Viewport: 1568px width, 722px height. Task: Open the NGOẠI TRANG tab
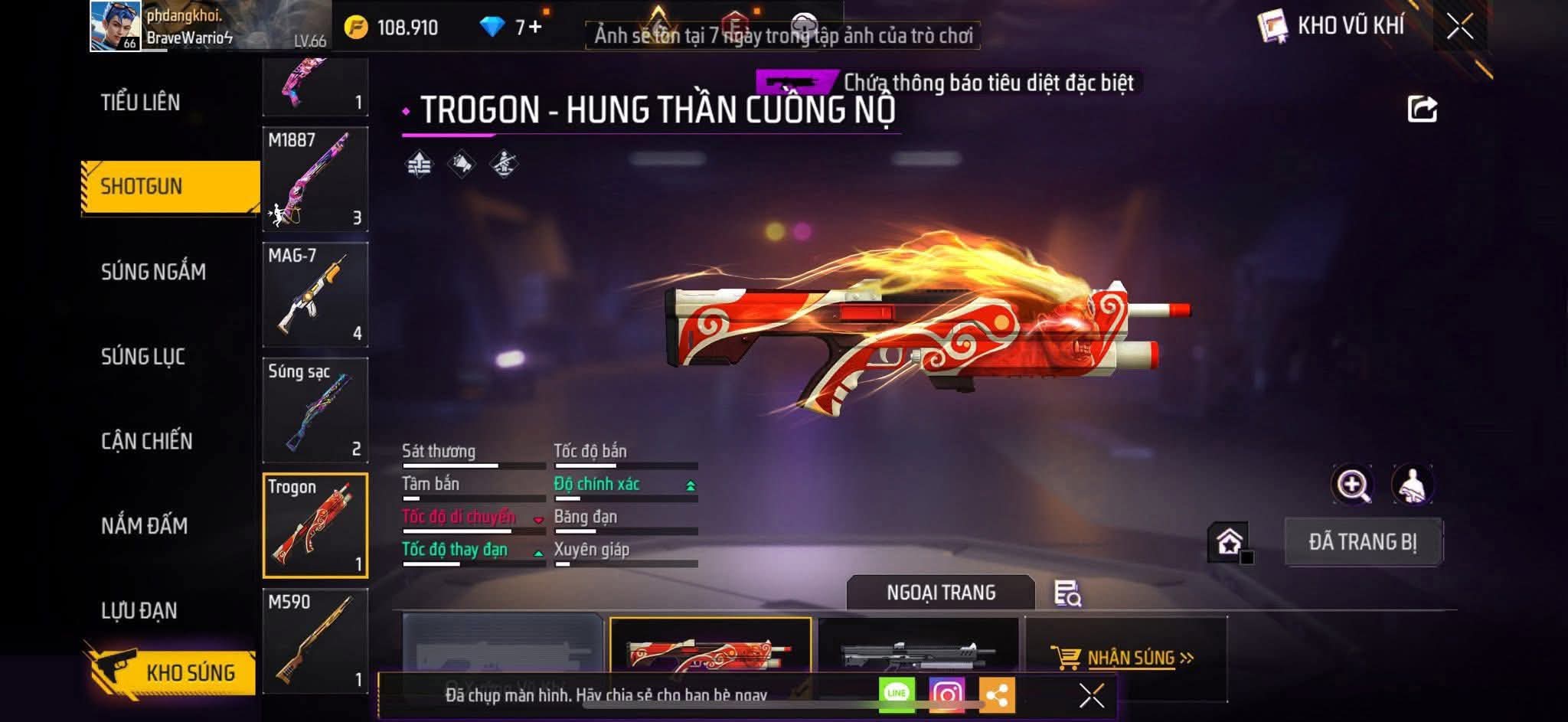click(x=941, y=593)
